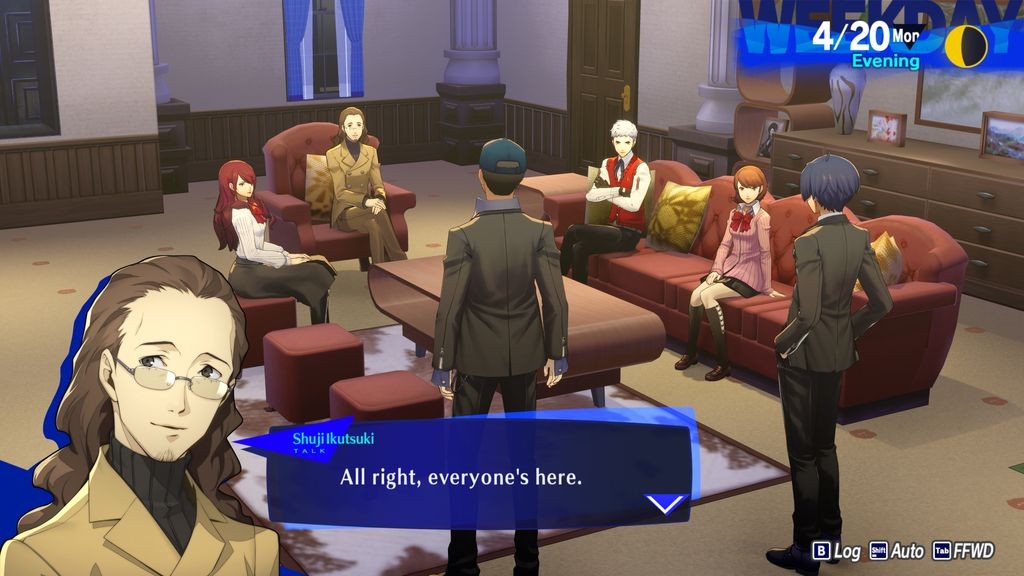The width and height of the screenshot is (1024, 576).
Task: Open the conversation Log
Action: [x=837, y=551]
